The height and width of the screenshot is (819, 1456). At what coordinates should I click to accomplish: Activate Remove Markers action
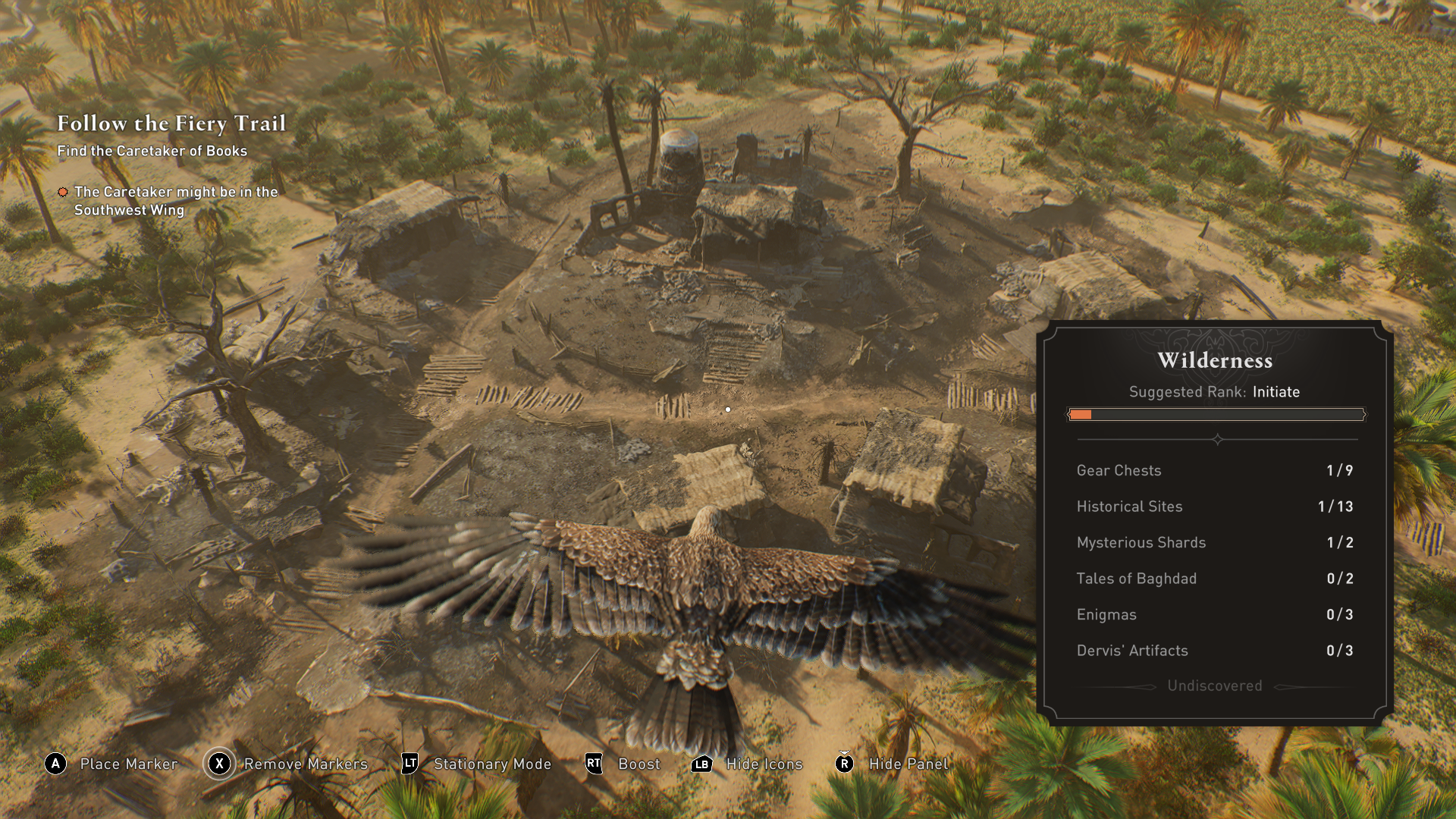pos(305,764)
